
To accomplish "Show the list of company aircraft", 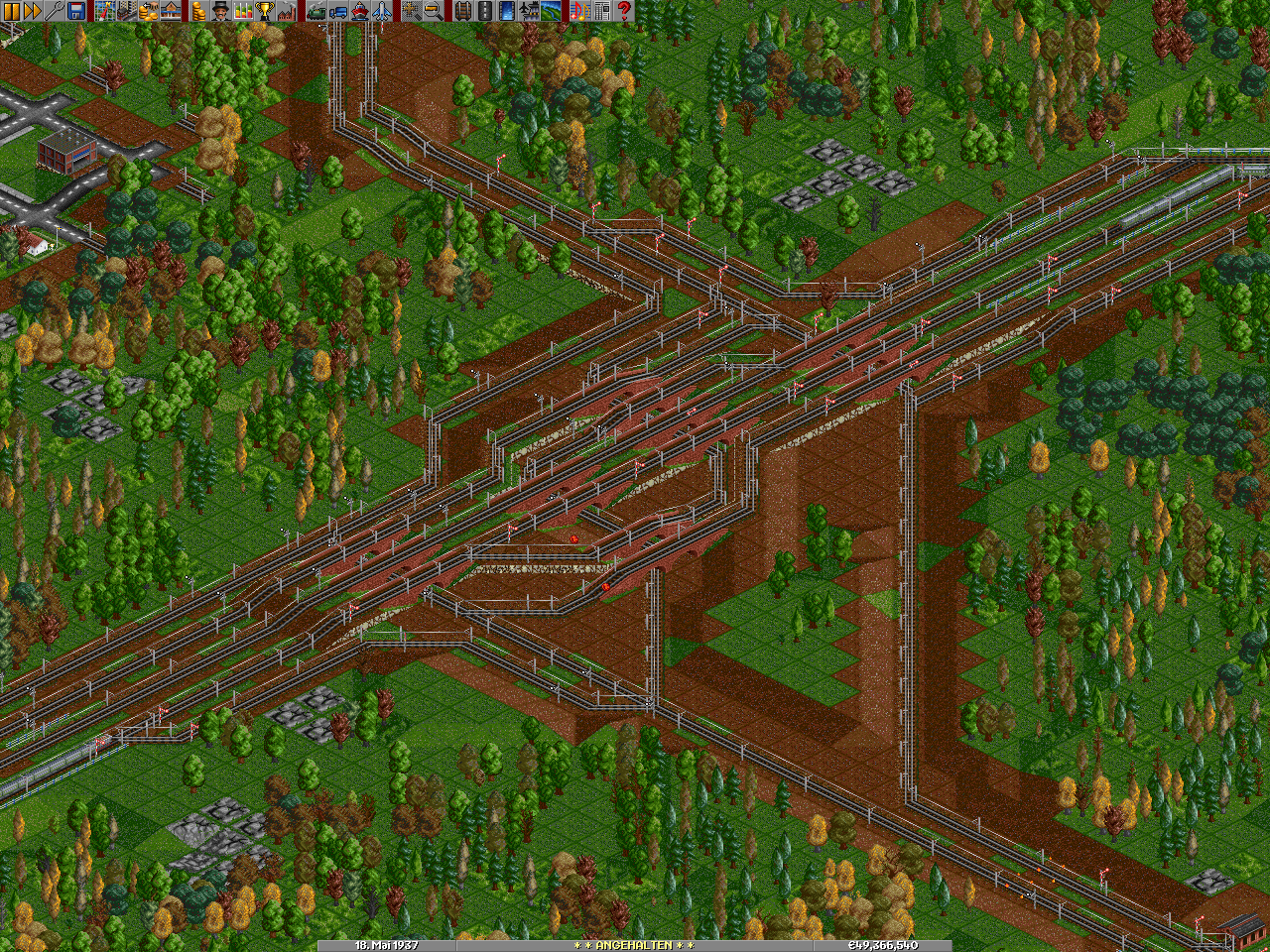I will click(382, 11).
